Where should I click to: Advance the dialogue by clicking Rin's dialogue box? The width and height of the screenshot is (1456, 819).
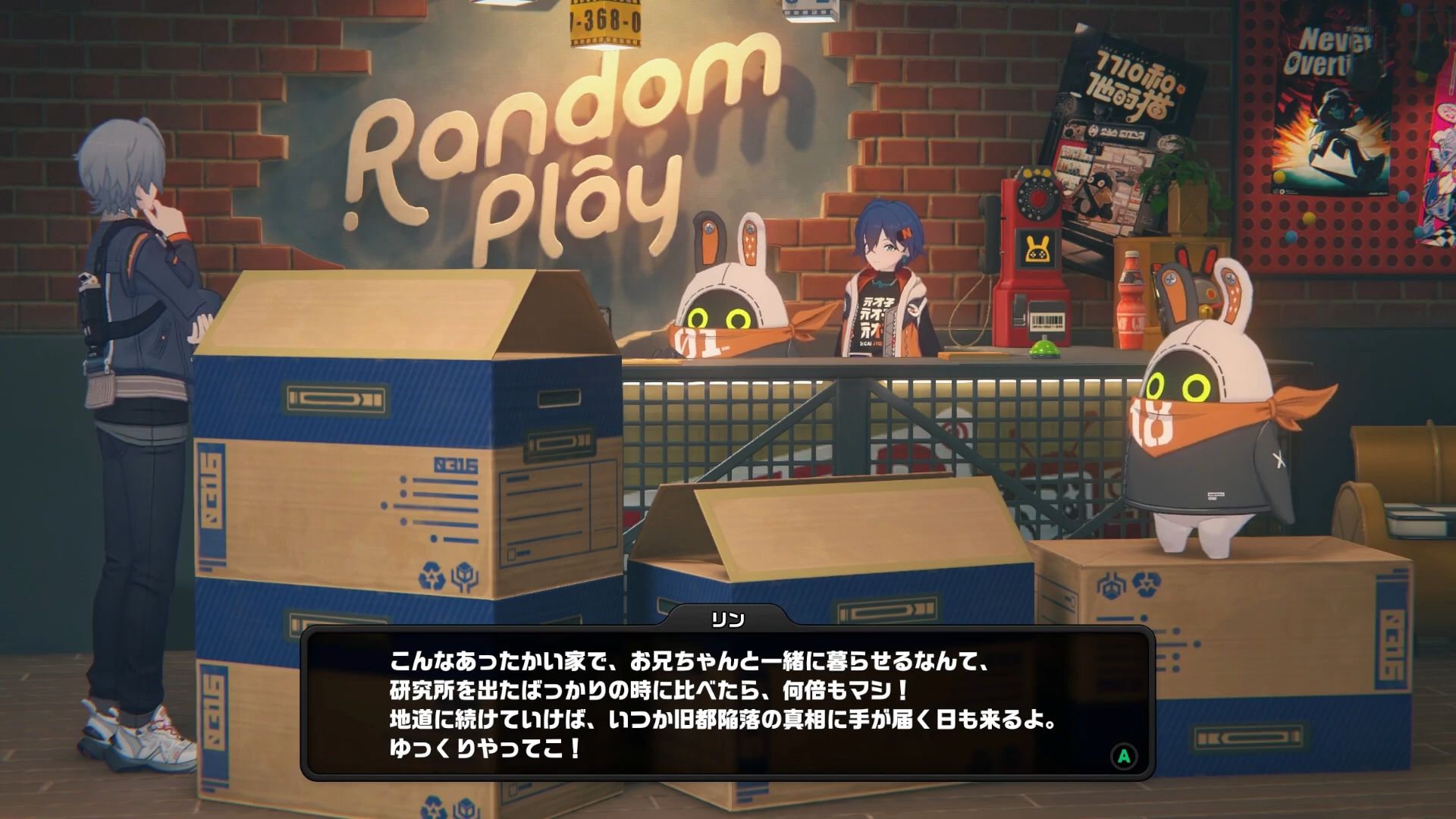click(726, 704)
